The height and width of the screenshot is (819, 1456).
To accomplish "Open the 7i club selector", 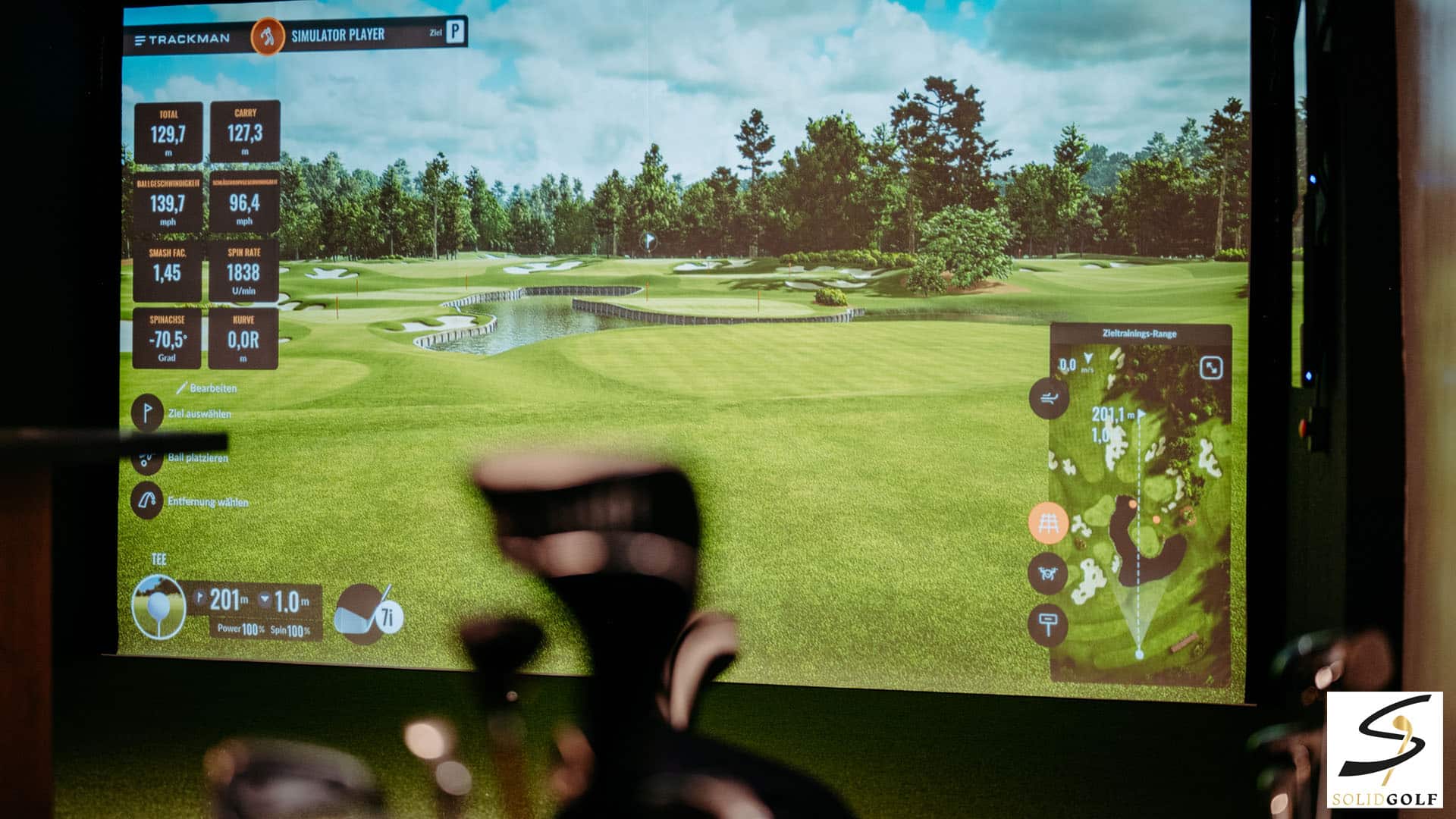I will pyautogui.click(x=369, y=614).
